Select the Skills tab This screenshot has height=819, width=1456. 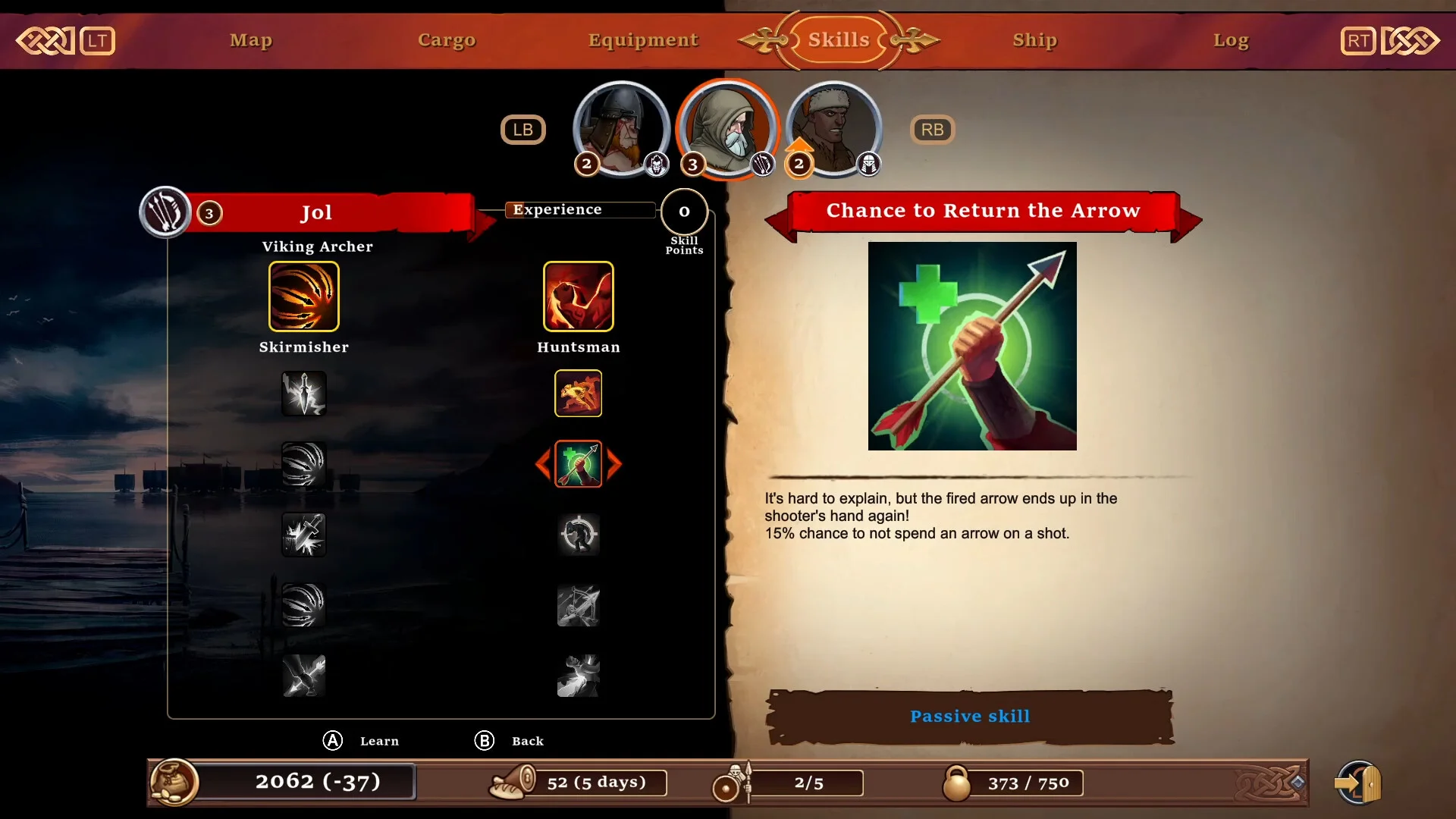tap(839, 40)
